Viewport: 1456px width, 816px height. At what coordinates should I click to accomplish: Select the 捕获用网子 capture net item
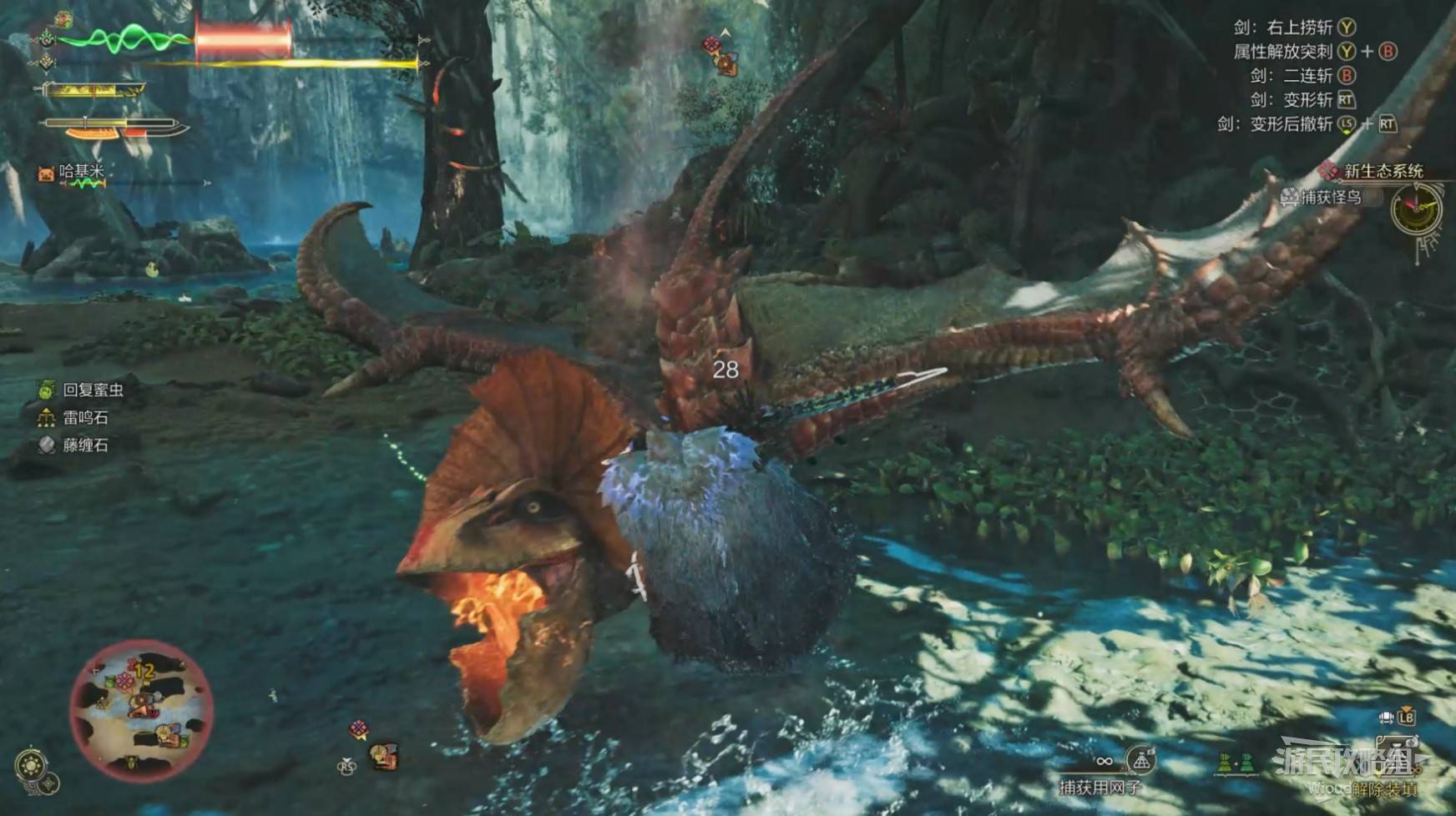point(1100,787)
